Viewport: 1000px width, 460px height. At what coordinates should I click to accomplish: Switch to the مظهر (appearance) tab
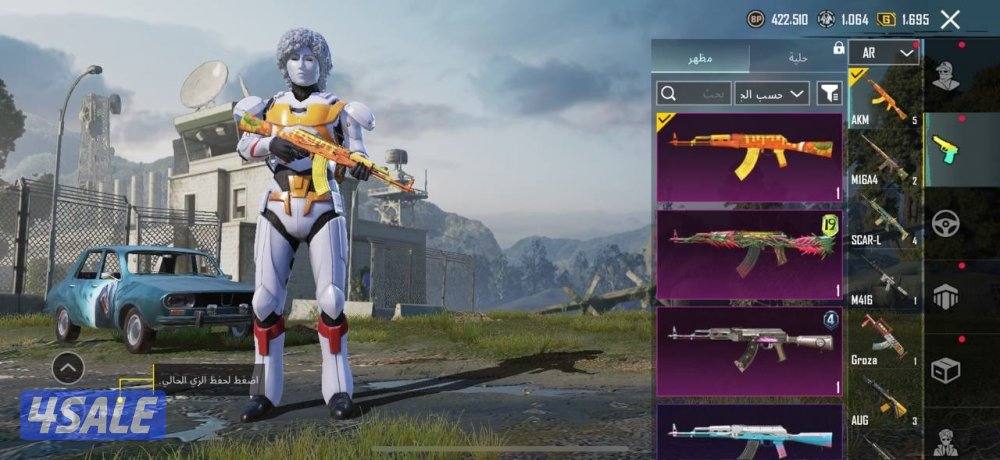(x=700, y=59)
